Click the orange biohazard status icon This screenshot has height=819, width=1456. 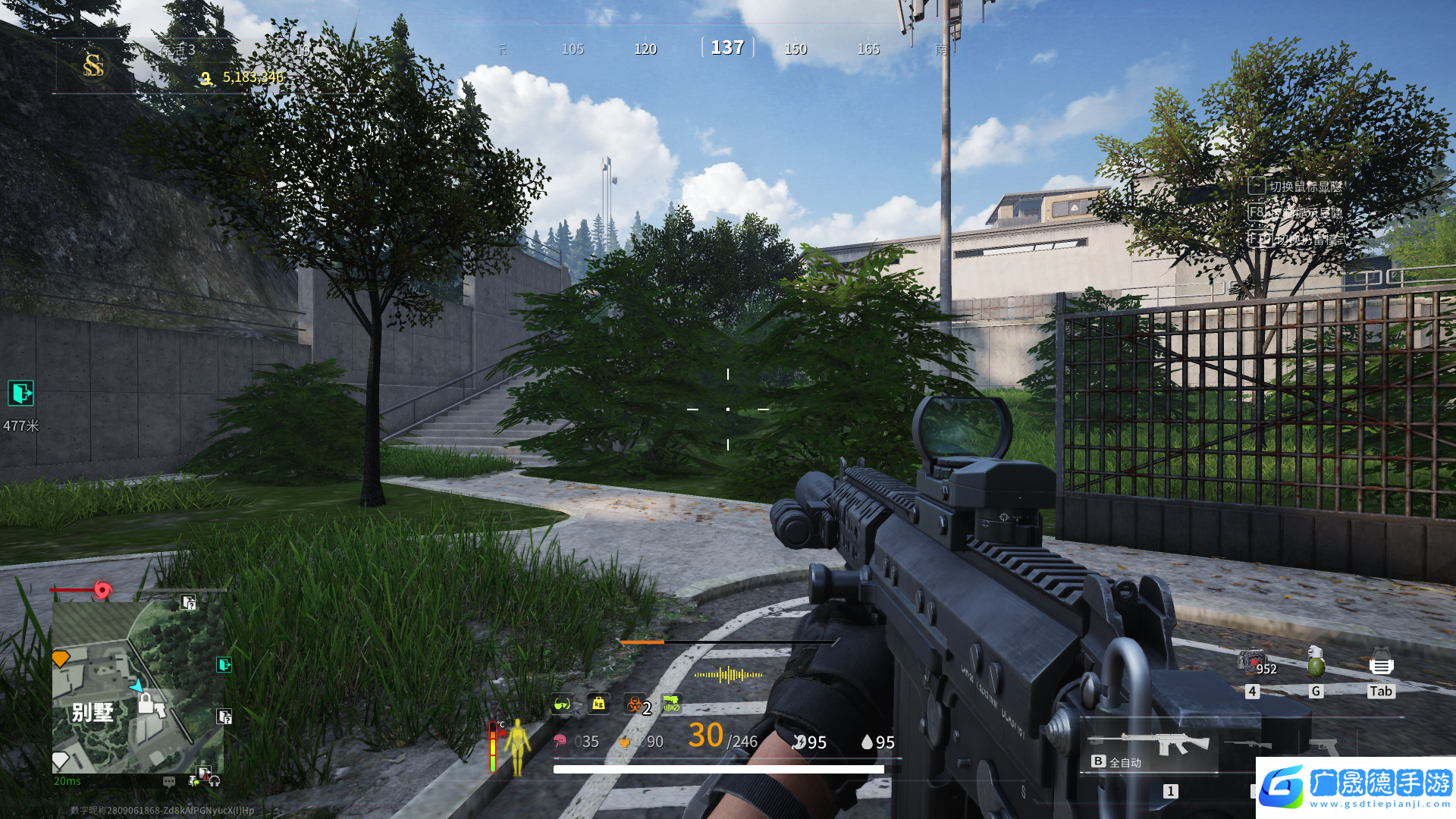tap(634, 704)
